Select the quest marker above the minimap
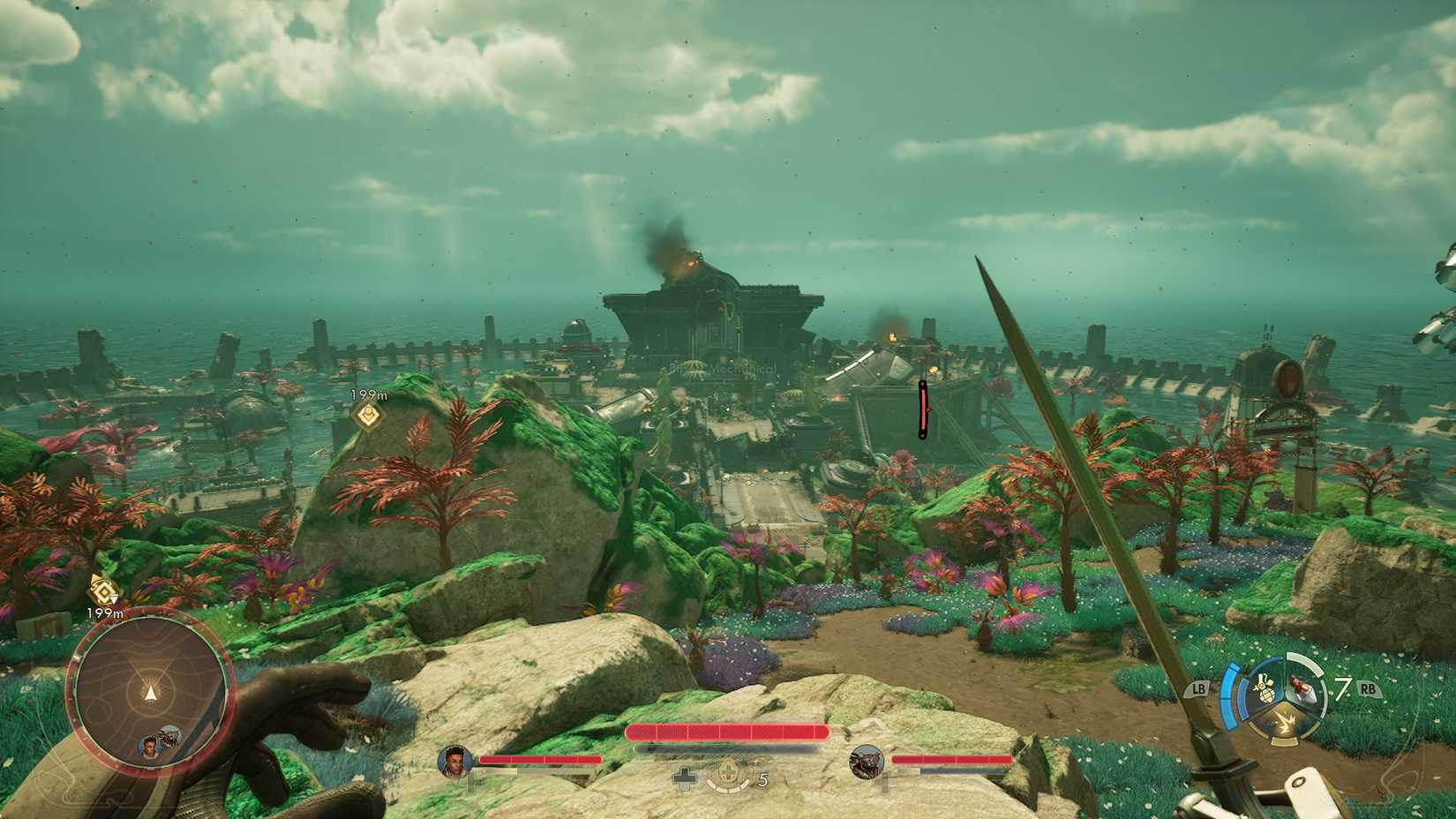Screen dimensions: 1456x819 tap(102, 589)
